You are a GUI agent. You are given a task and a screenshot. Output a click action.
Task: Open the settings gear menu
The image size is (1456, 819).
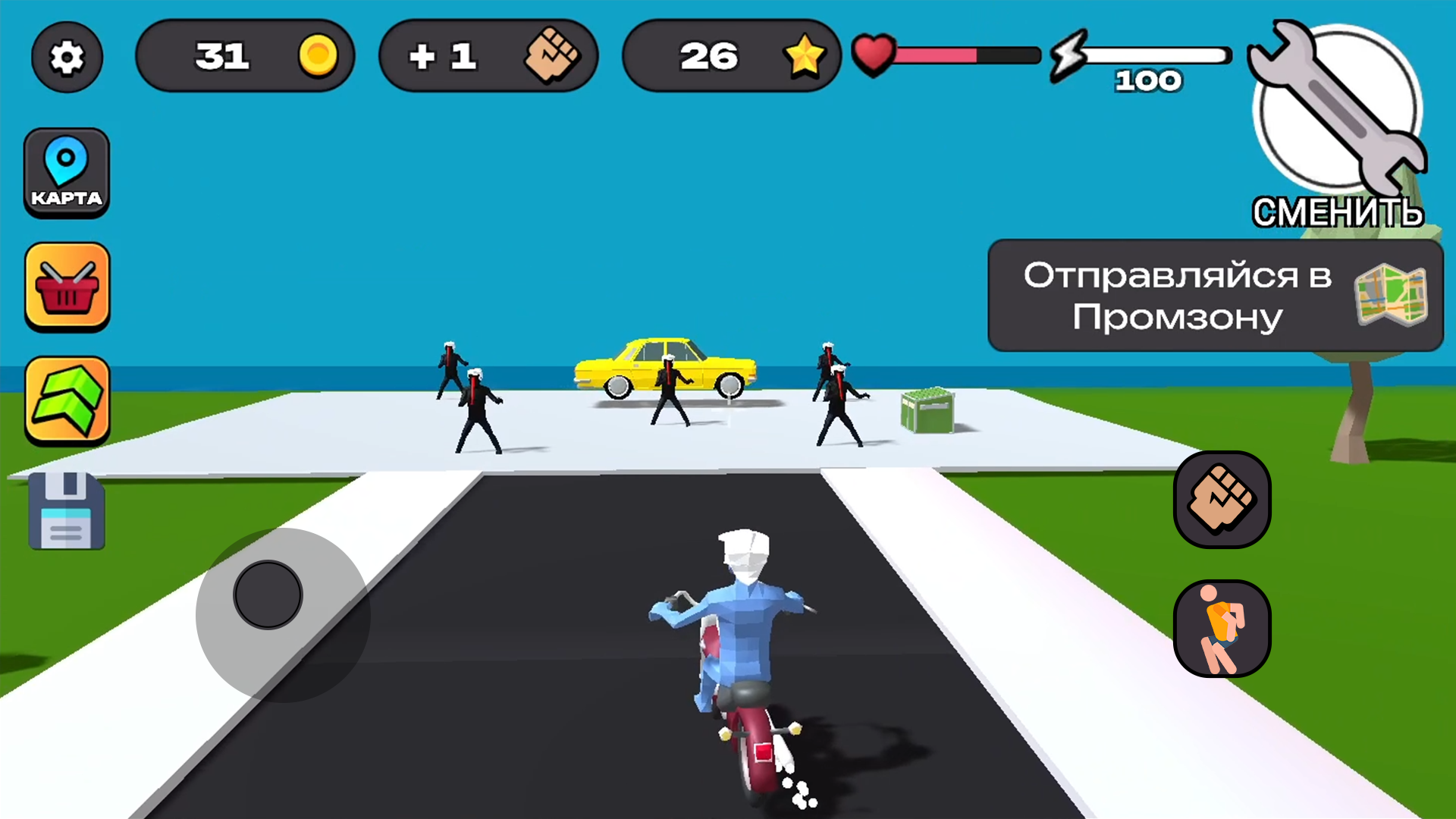tap(67, 57)
